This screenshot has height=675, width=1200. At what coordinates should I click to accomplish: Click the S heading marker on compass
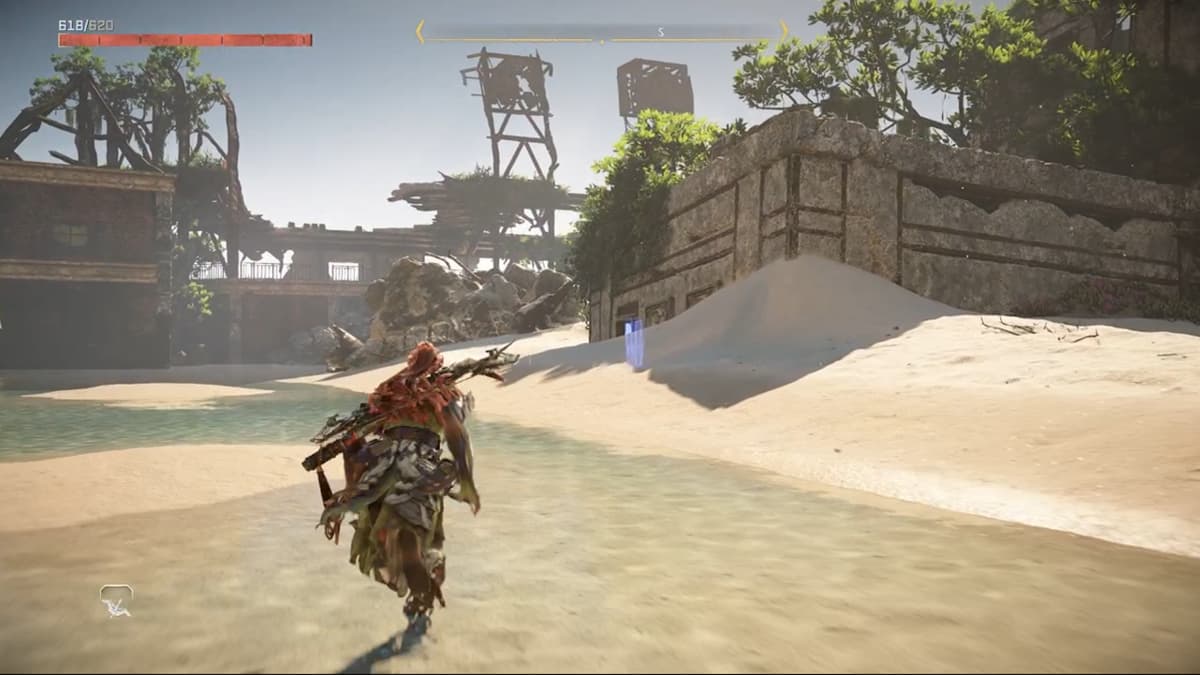click(x=661, y=32)
